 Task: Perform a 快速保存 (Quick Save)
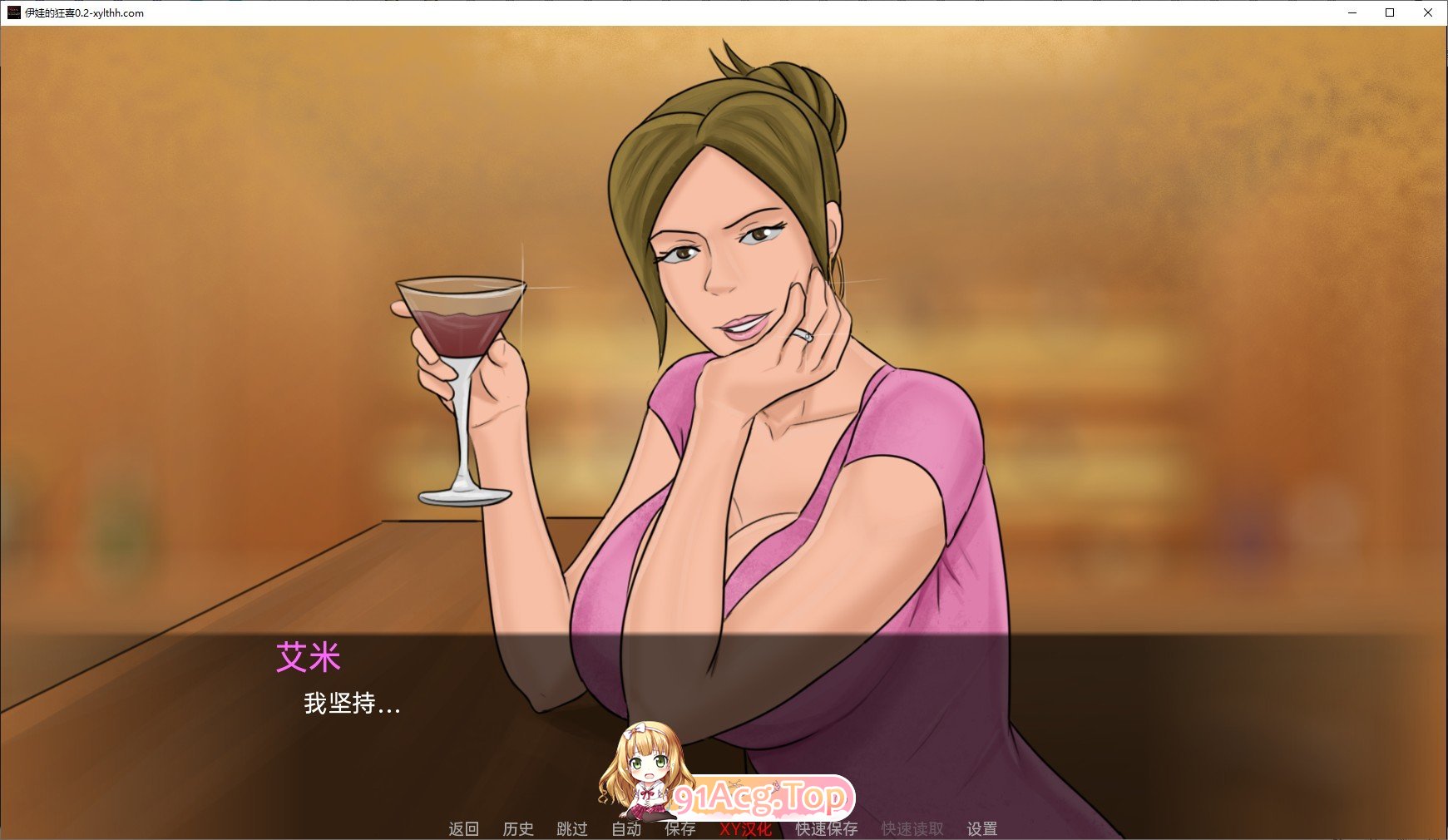(828, 829)
